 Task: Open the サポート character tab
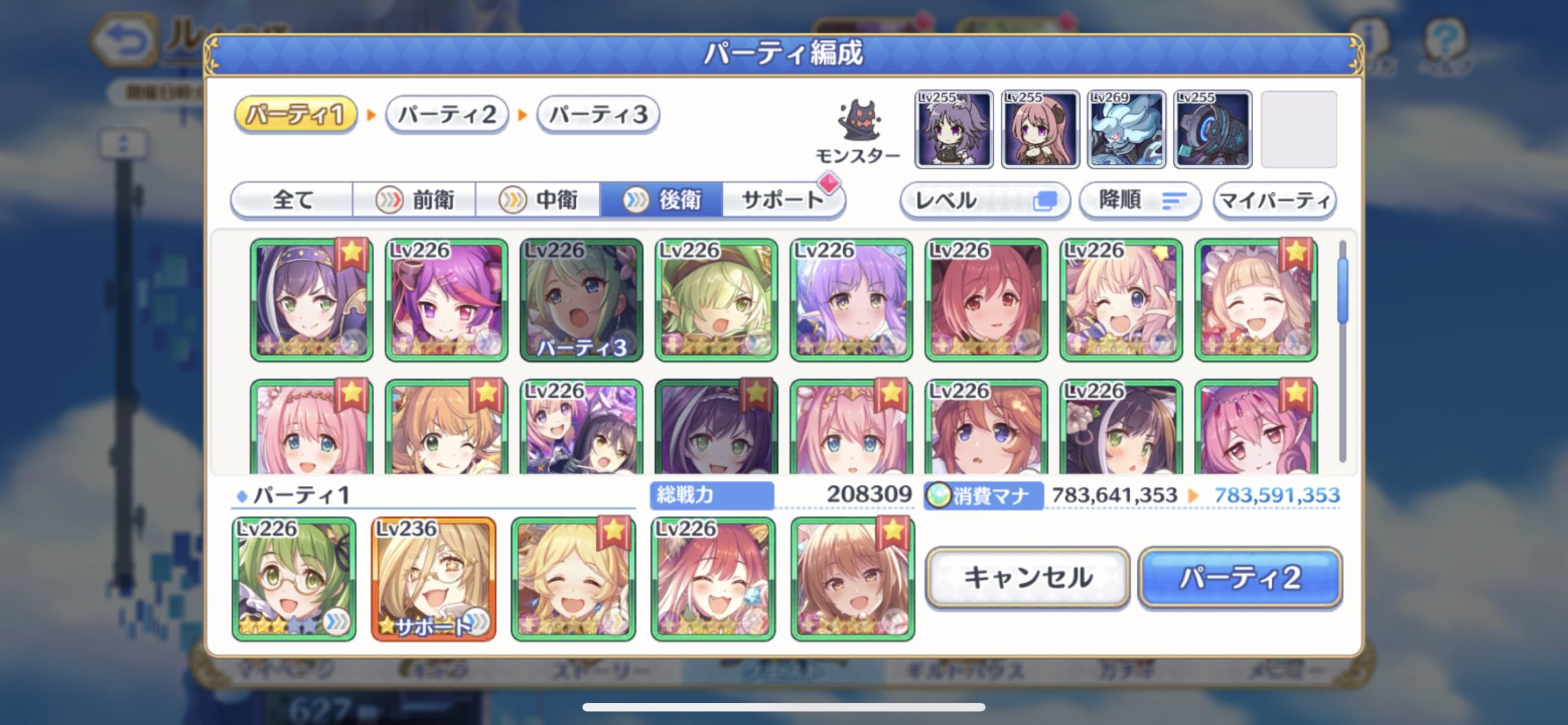point(782,200)
